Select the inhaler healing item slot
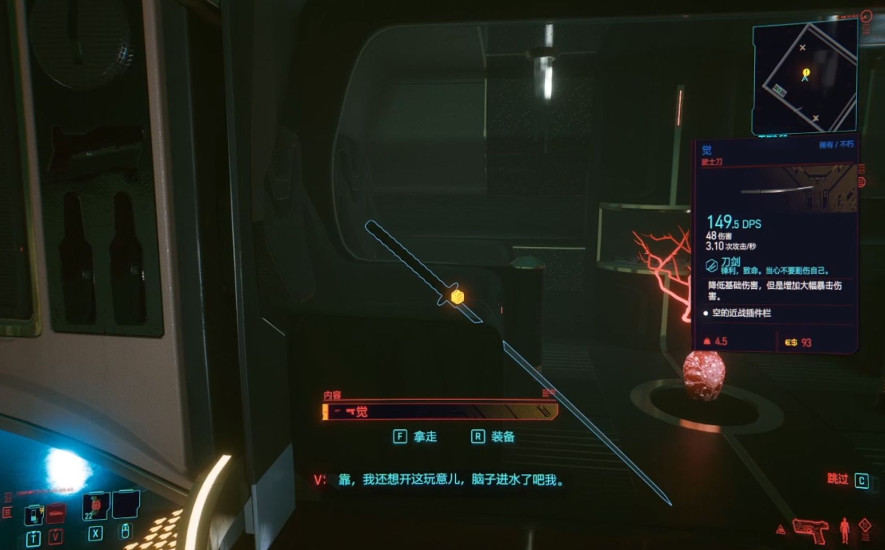Screen dimensions: 885x550 coord(35,514)
